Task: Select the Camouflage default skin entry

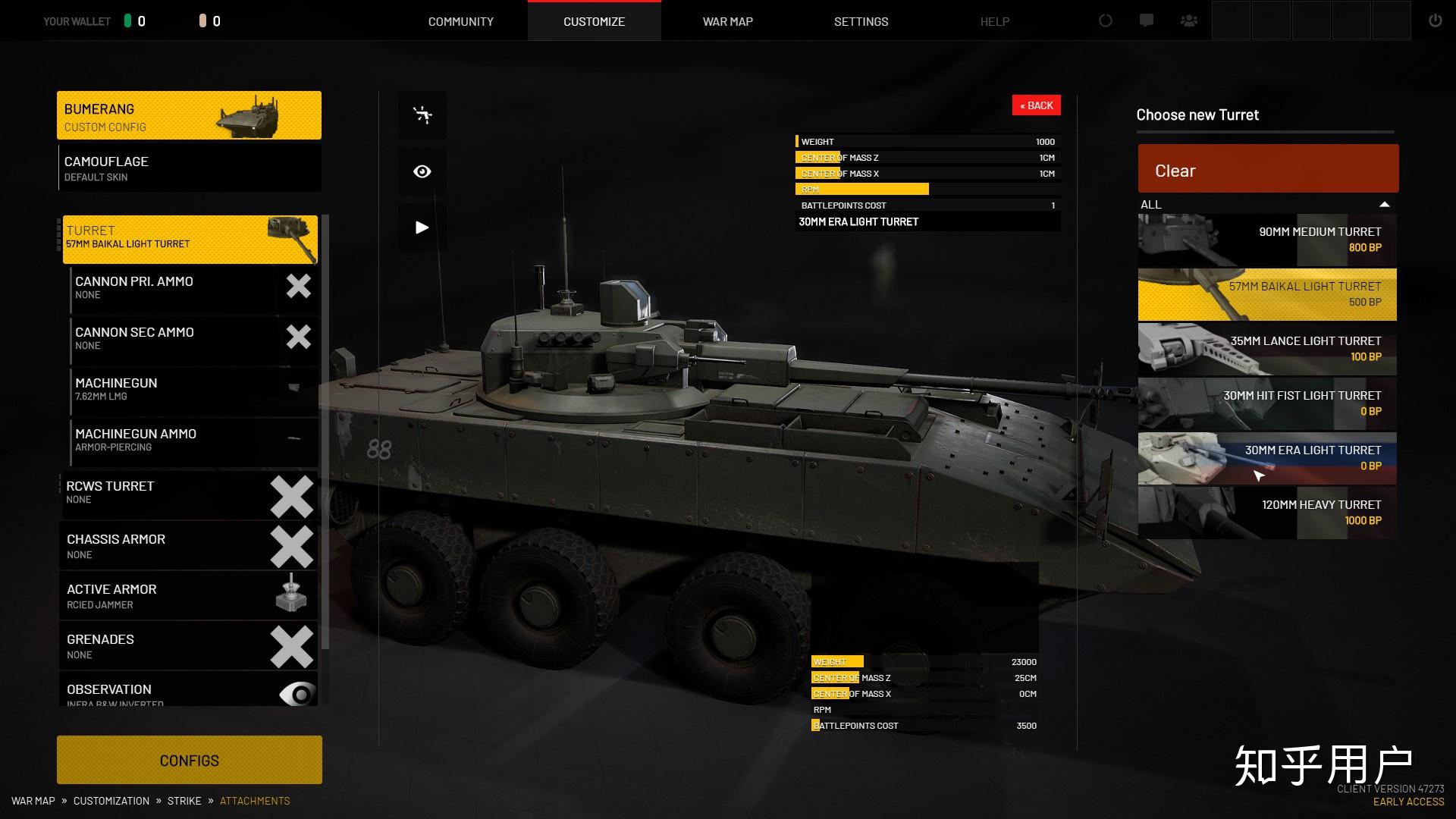Action: [189, 168]
